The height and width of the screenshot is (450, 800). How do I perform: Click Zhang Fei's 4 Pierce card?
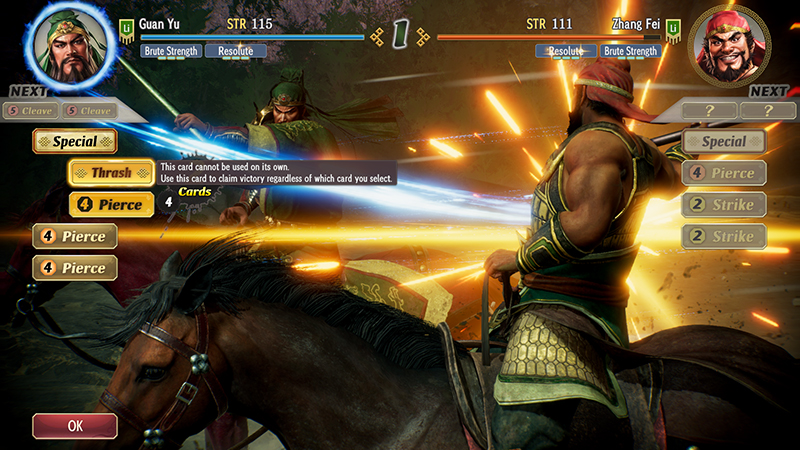723,173
